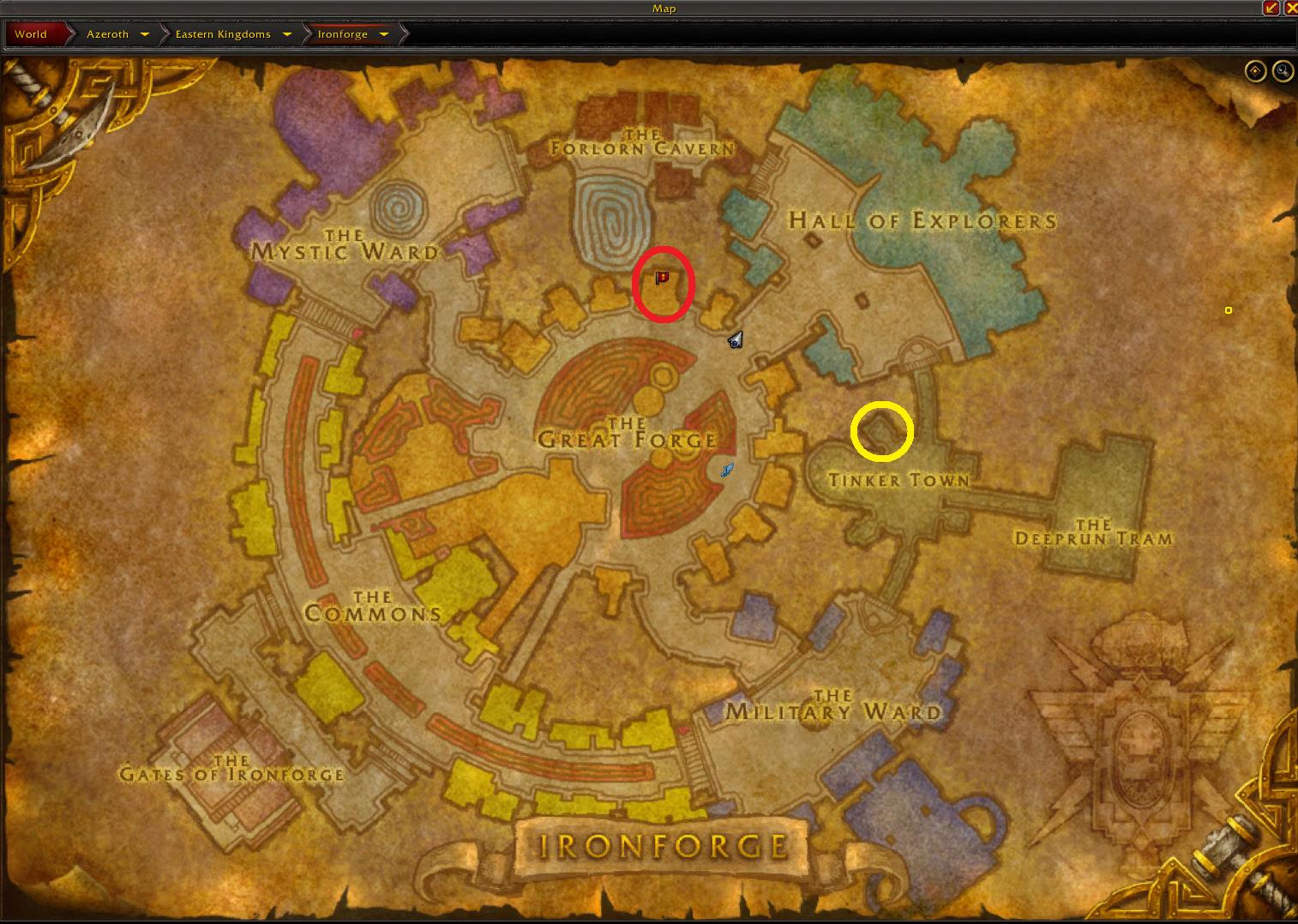The height and width of the screenshot is (924, 1298).
Task: Toggle the map pin tracking button
Action: pyautogui.click(x=1255, y=71)
